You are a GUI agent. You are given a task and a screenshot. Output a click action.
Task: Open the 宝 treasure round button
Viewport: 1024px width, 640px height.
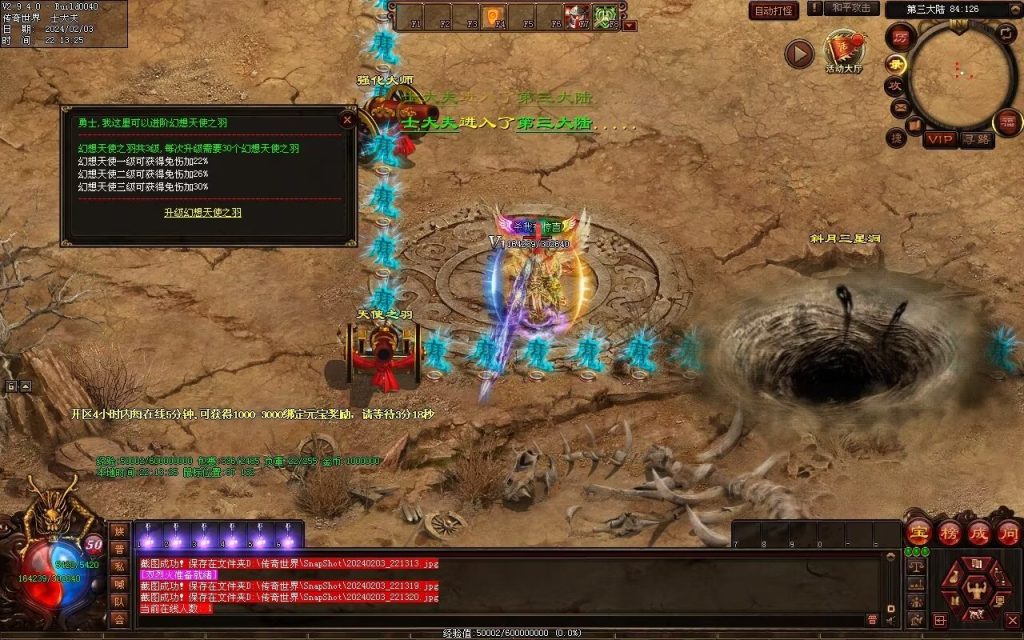point(917,531)
